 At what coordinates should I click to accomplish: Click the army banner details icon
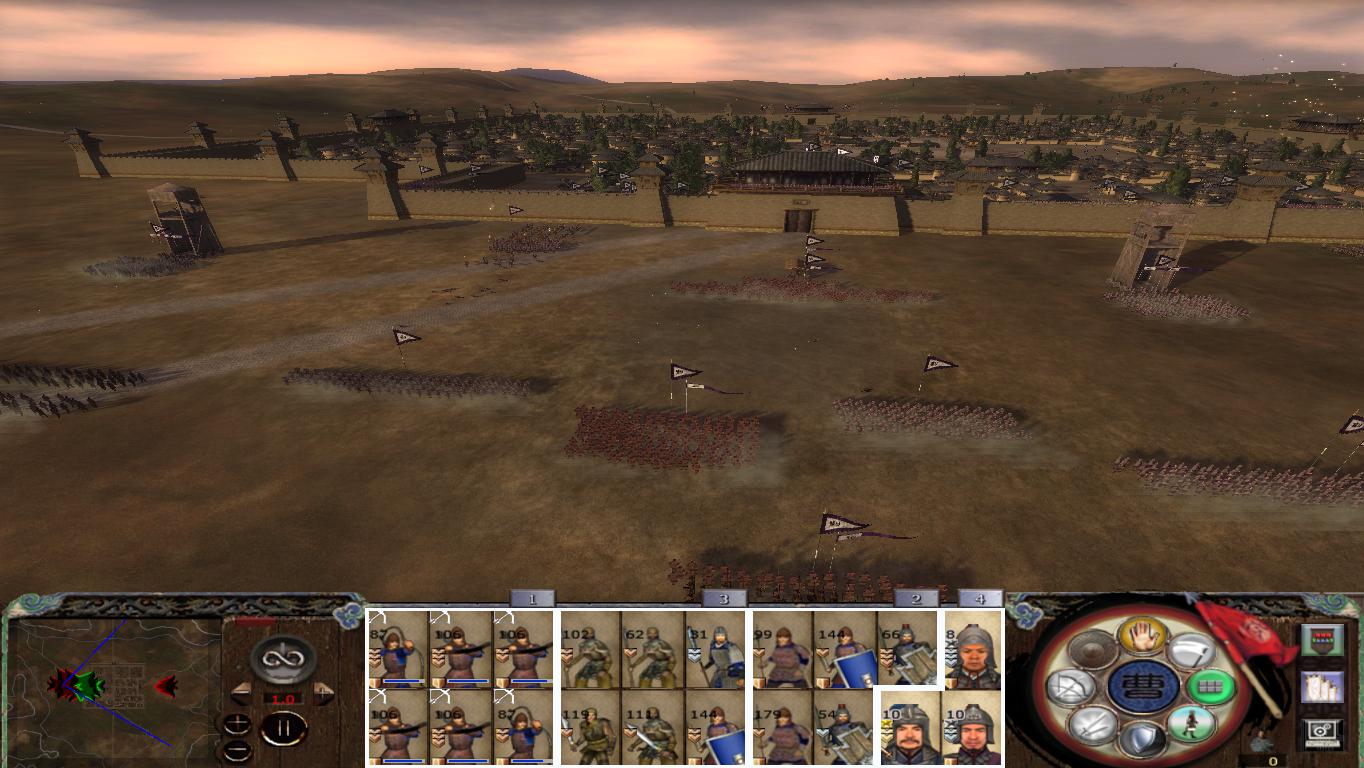tap(1322, 639)
